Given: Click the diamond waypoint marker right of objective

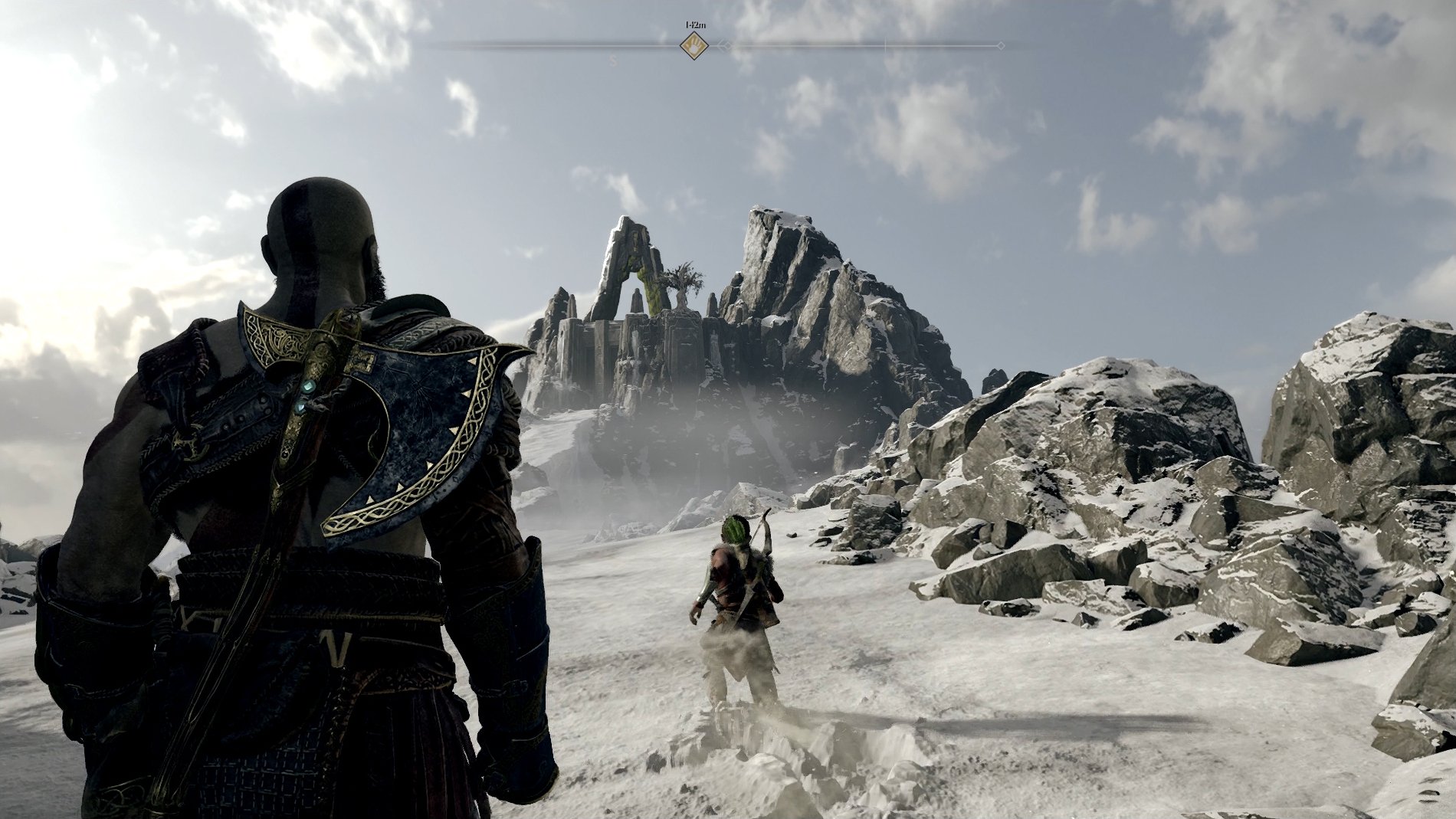Looking at the screenshot, I should coord(726,46).
